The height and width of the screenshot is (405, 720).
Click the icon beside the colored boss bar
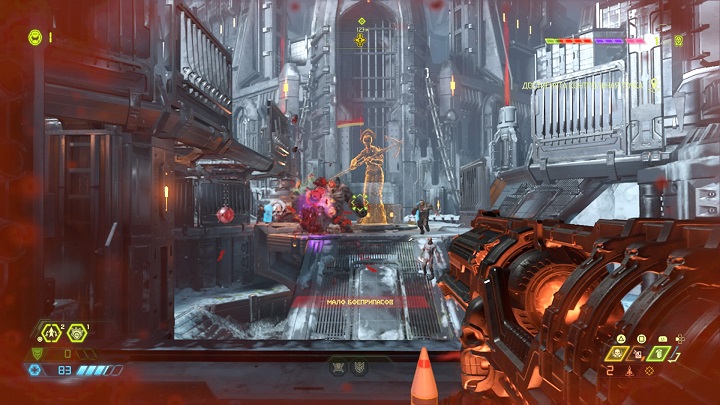click(679, 41)
